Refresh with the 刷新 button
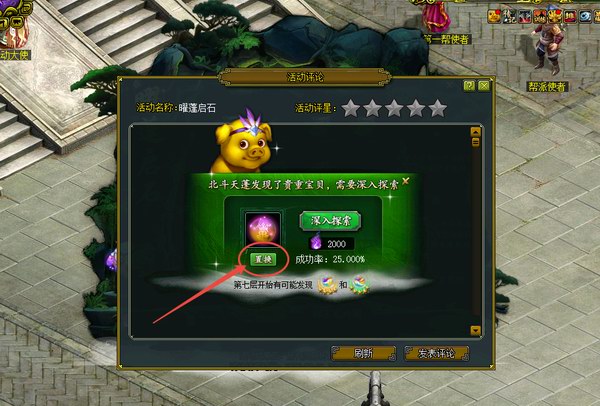600x406 pixels. coord(363,352)
